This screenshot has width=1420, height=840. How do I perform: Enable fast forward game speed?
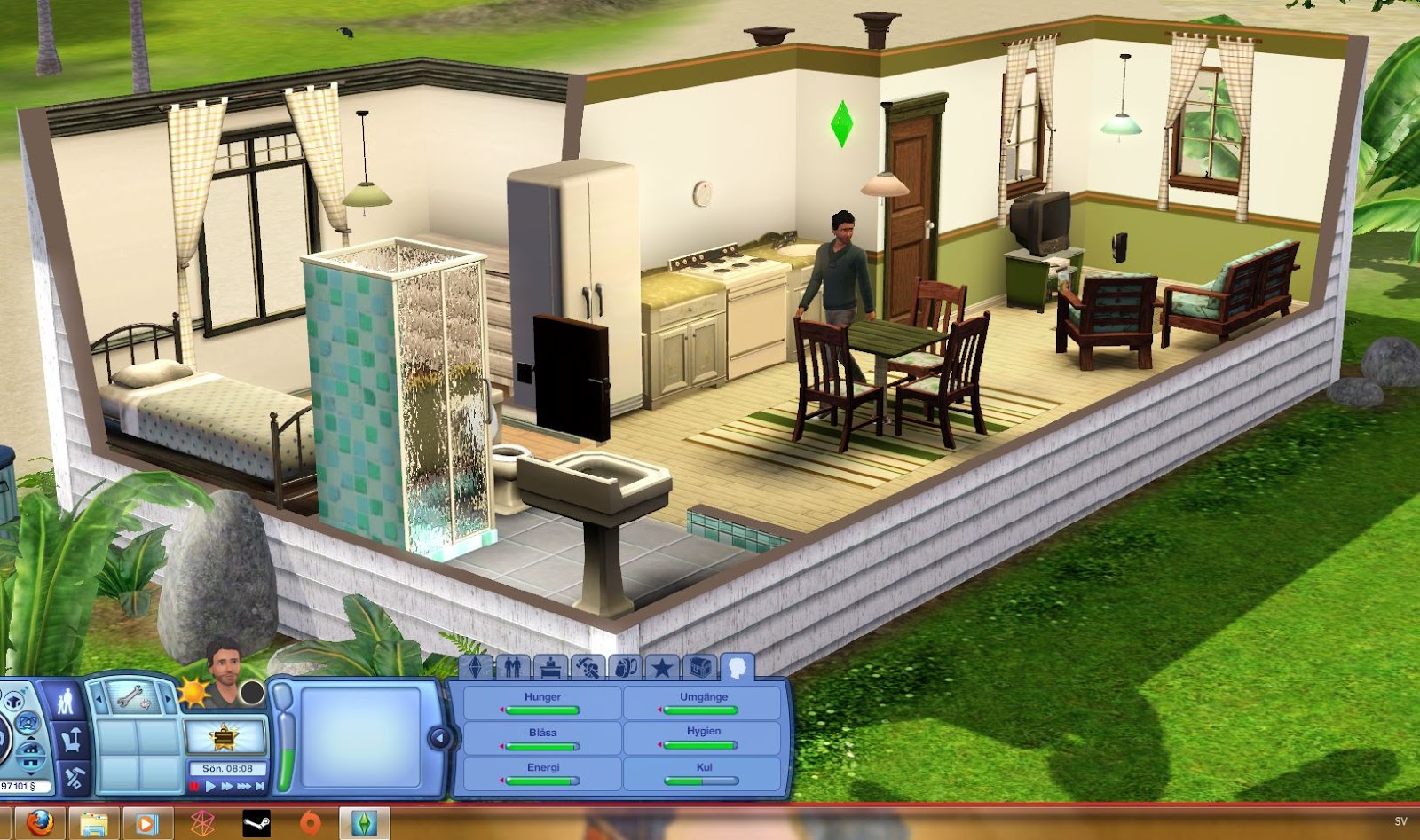pyautogui.click(x=227, y=787)
